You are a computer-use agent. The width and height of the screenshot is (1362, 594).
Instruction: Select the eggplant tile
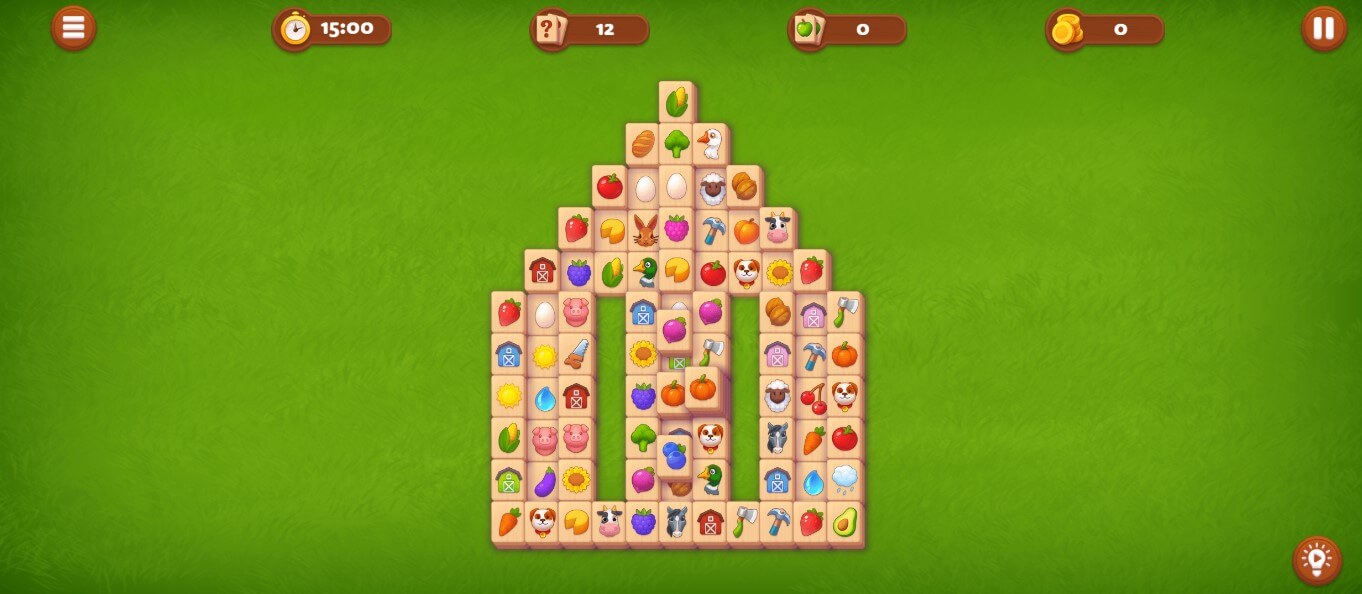[544, 481]
